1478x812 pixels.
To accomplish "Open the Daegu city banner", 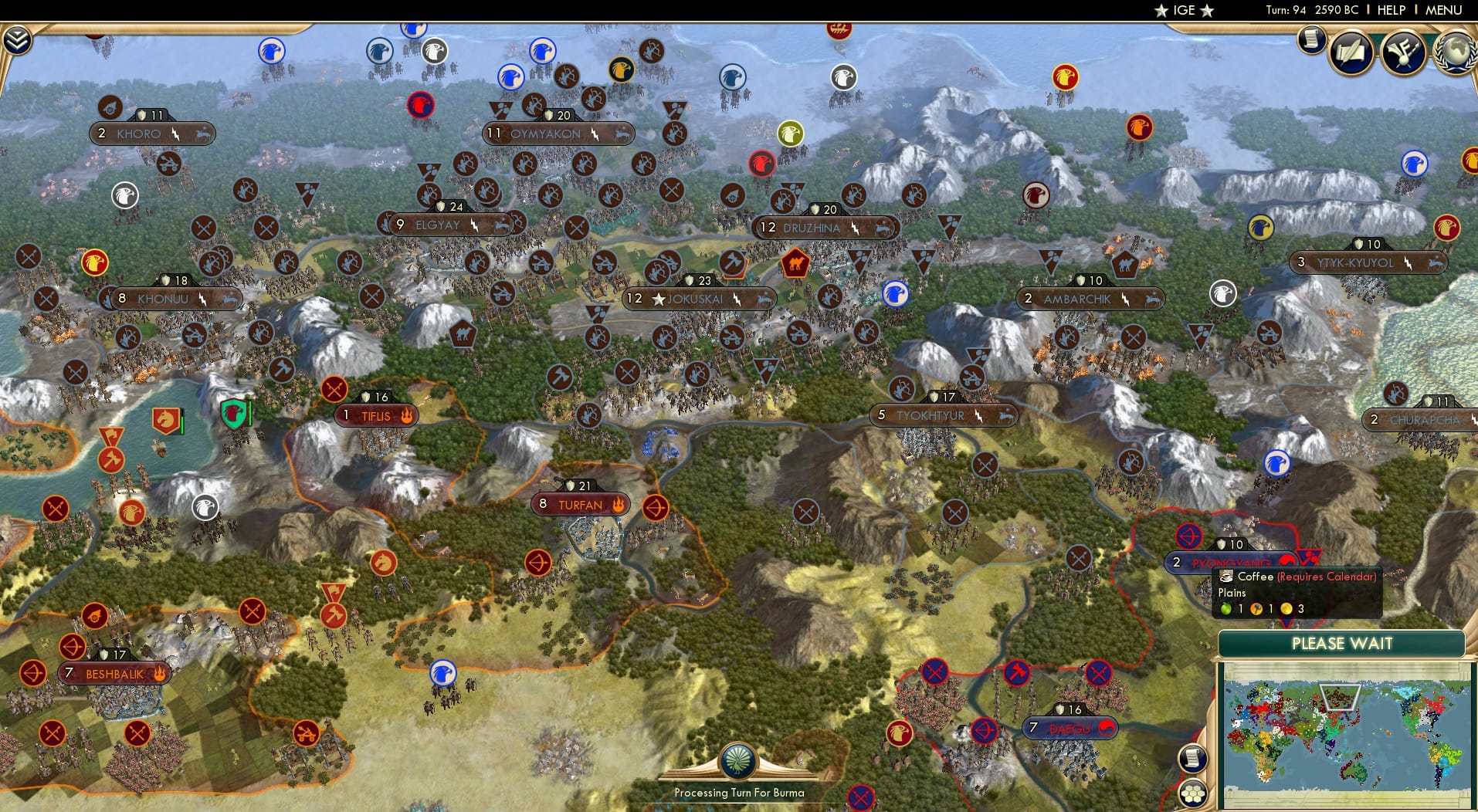I will (x=1070, y=727).
